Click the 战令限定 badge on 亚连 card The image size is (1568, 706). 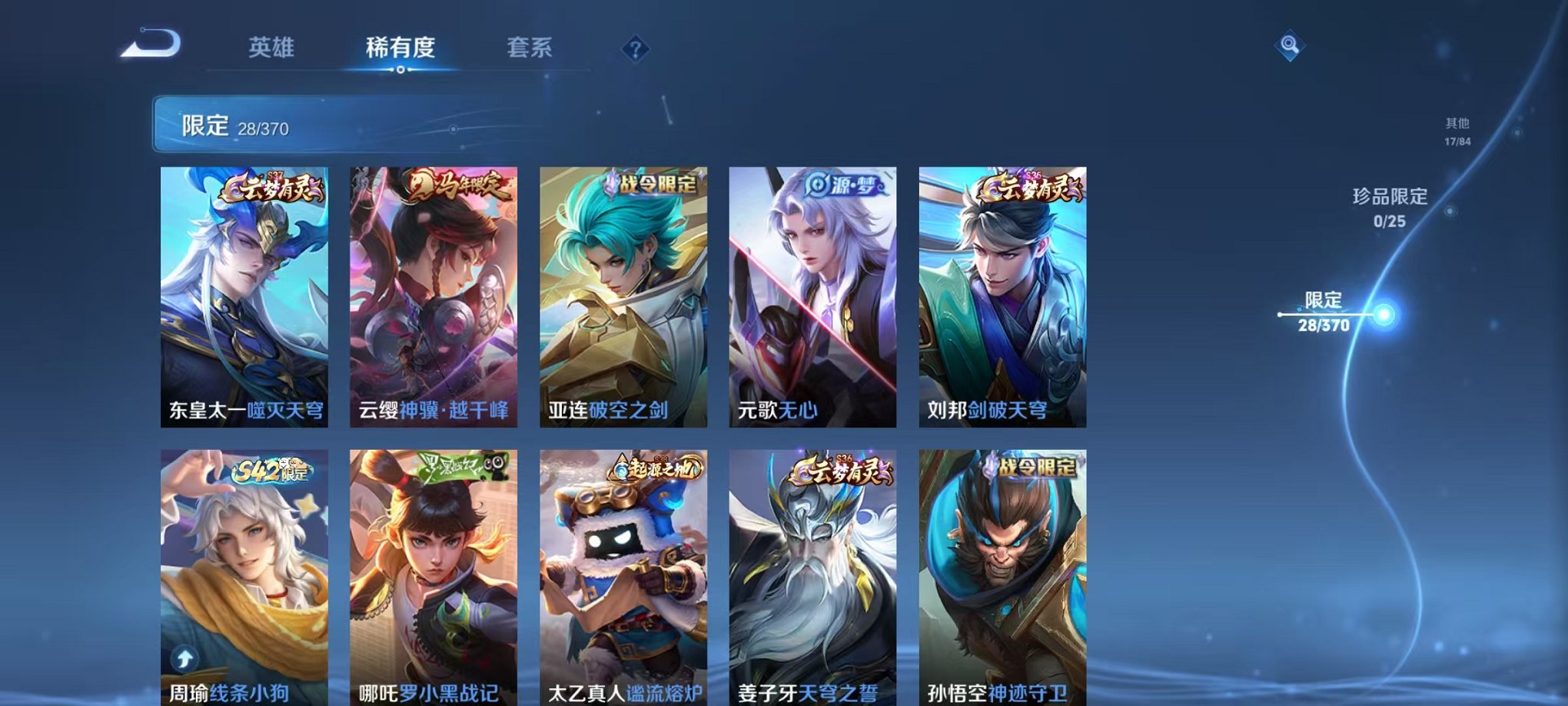tap(652, 183)
